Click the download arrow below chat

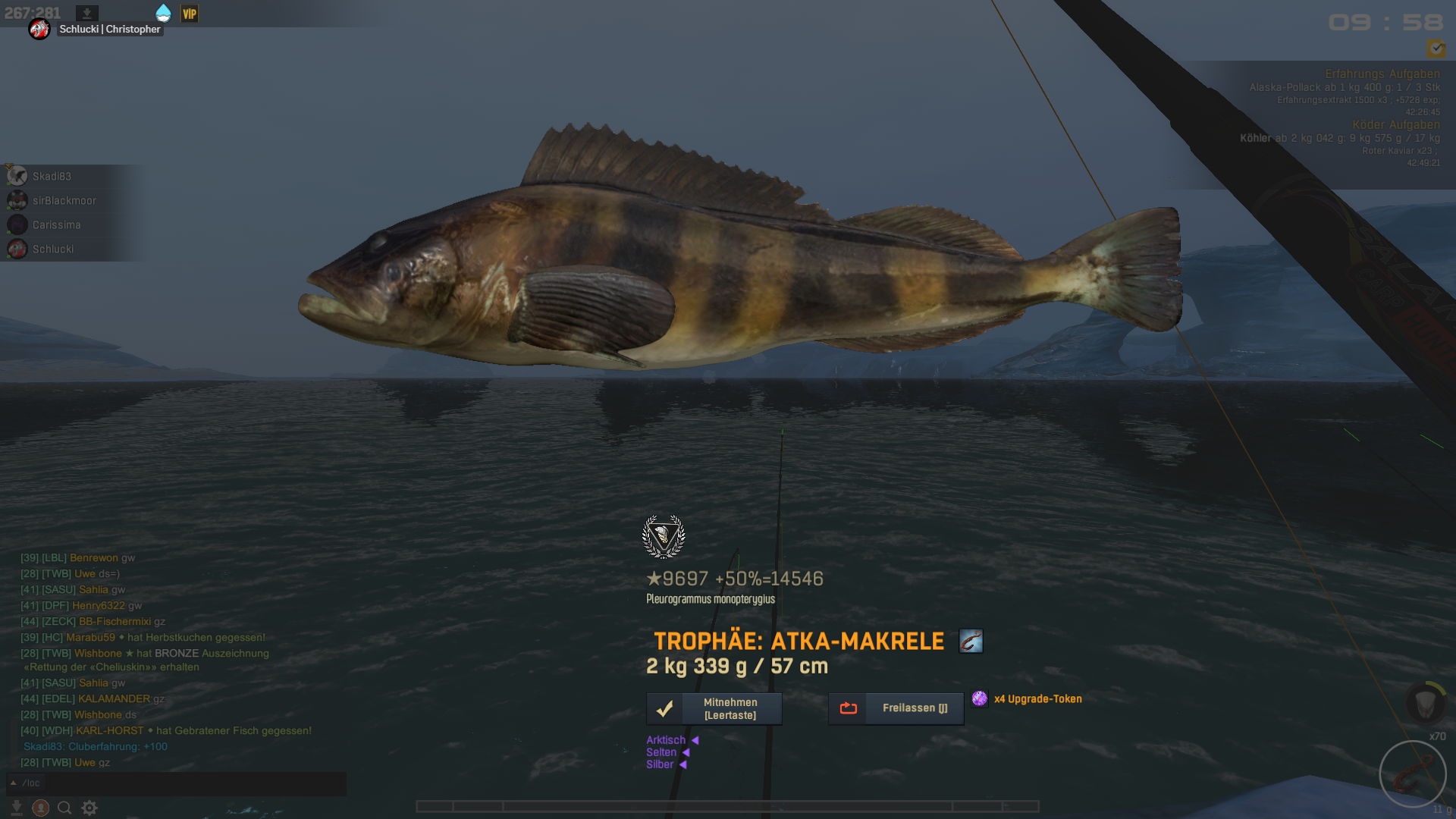16,808
